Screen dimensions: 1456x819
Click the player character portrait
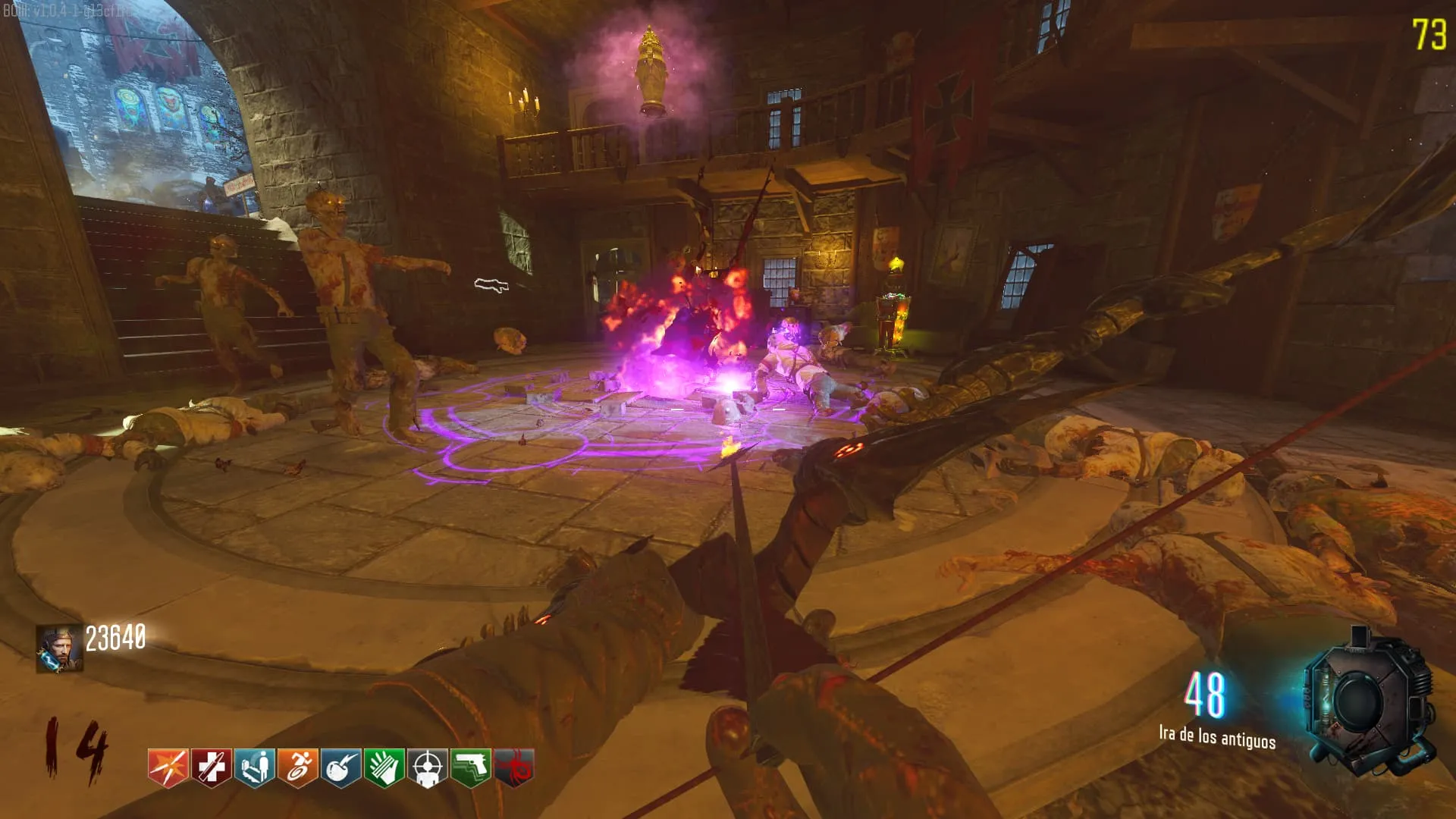pyautogui.click(x=59, y=648)
